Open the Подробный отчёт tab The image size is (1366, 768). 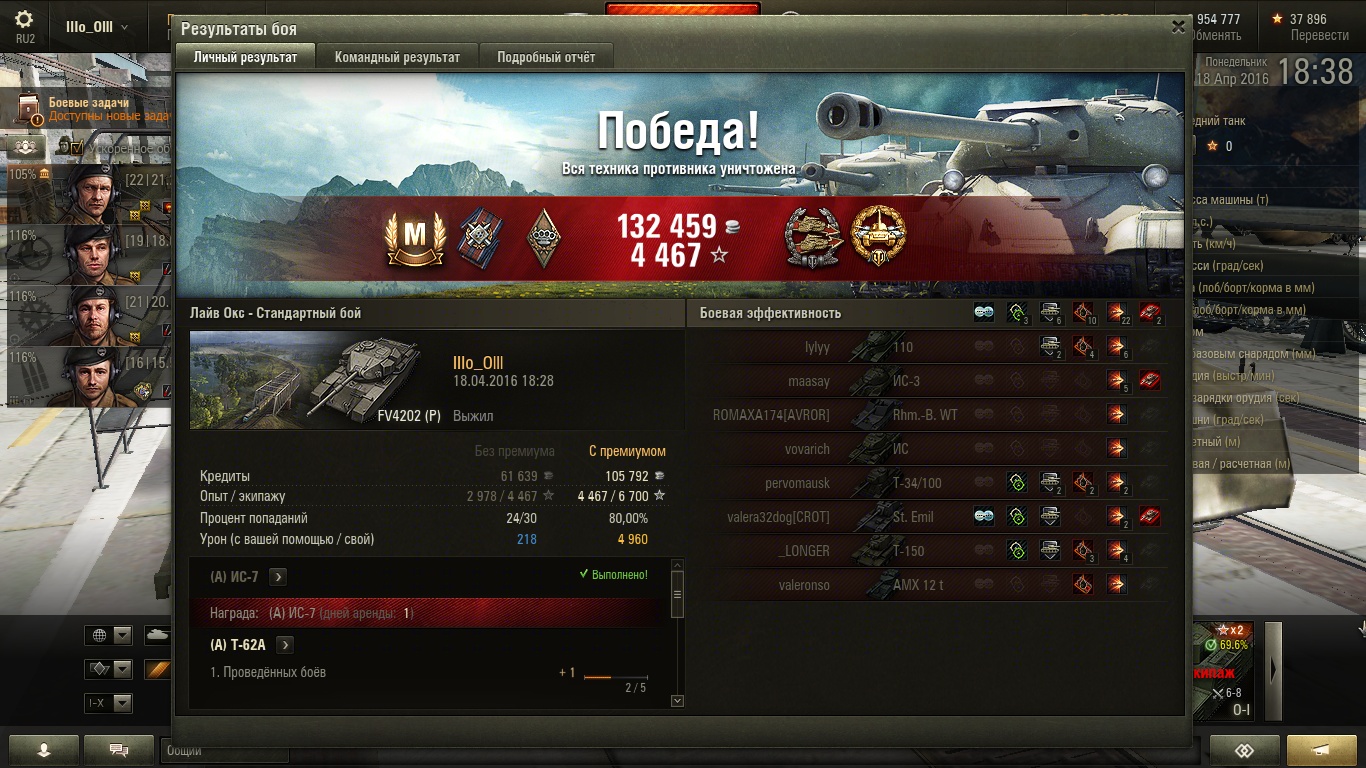coord(546,57)
